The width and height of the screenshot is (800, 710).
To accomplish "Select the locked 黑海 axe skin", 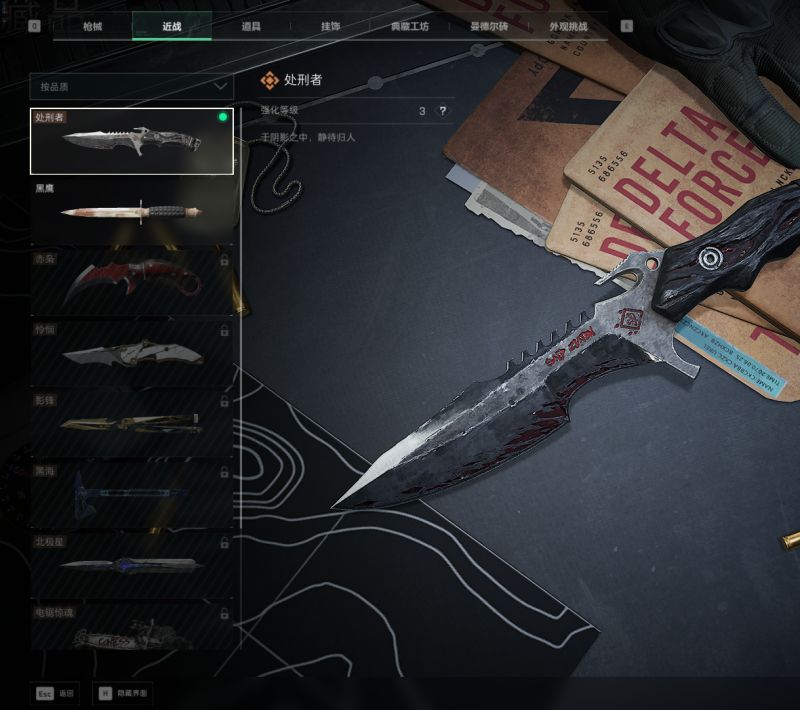I will (x=131, y=493).
